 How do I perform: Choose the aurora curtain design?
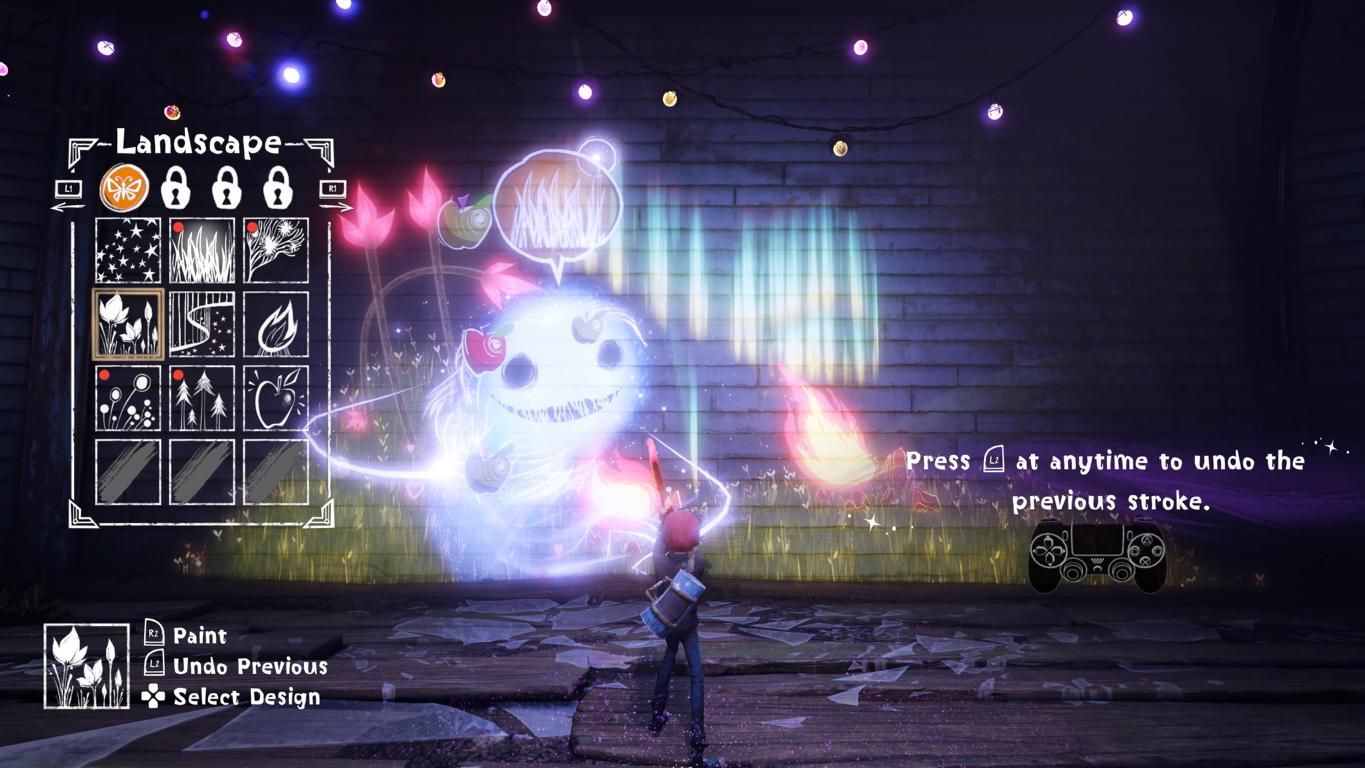(x=202, y=324)
